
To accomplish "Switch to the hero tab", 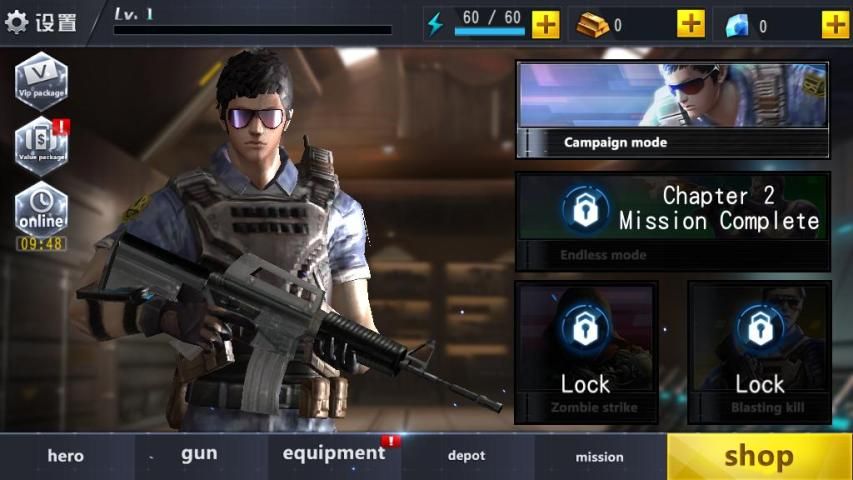I will [66, 456].
